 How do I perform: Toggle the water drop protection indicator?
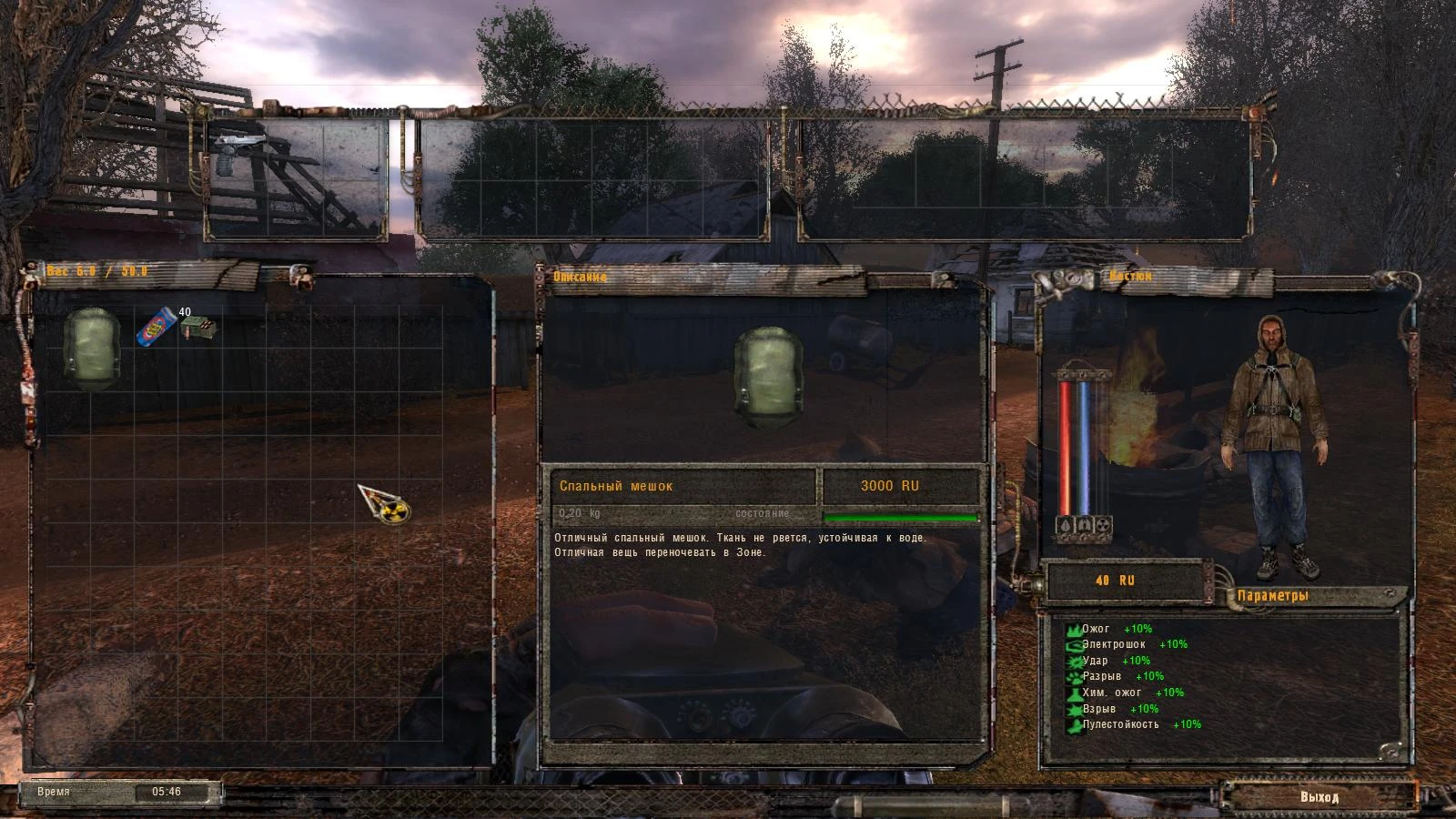(1064, 524)
